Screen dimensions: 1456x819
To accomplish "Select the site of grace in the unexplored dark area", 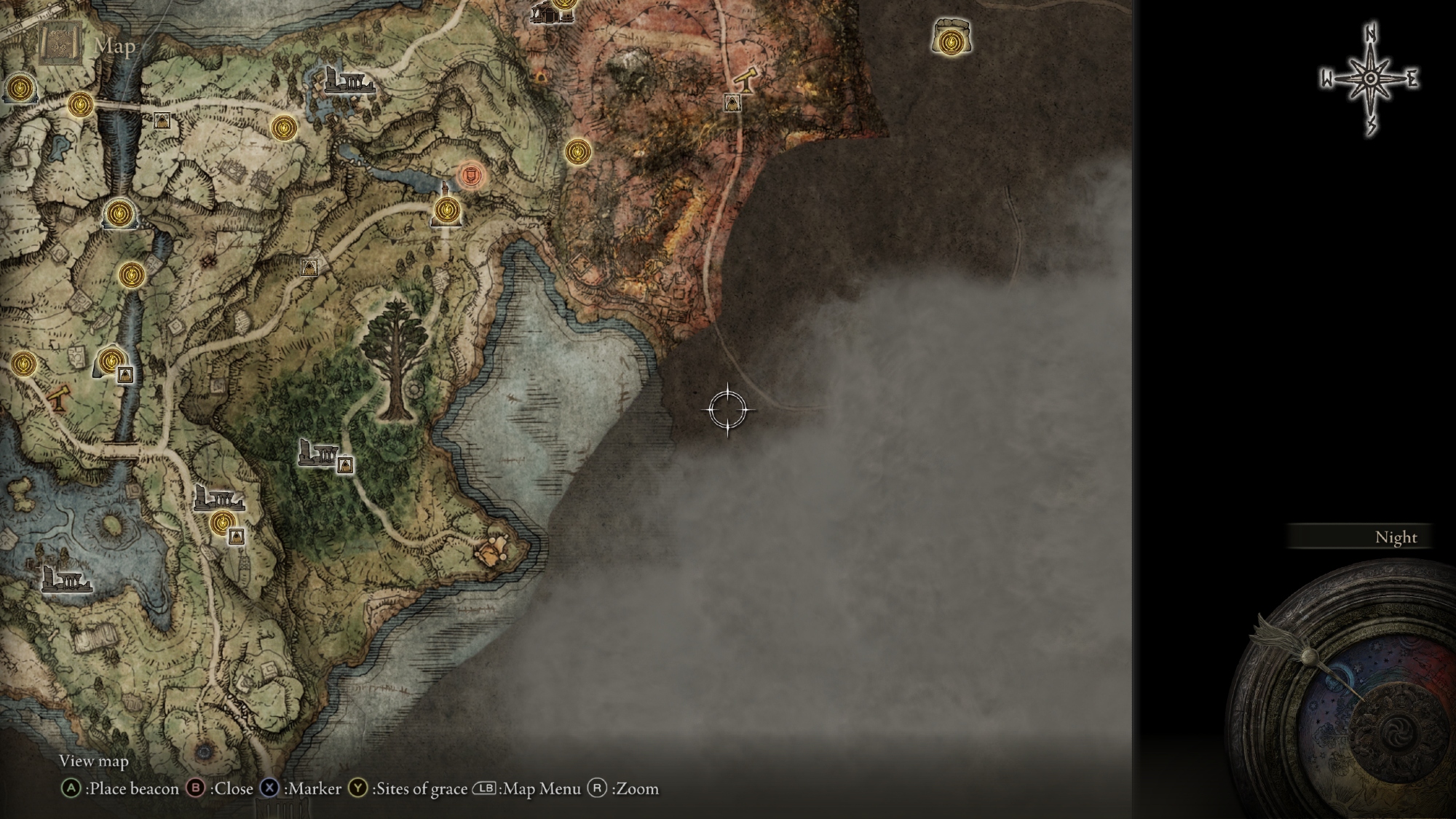I will (x=949, y=41).
